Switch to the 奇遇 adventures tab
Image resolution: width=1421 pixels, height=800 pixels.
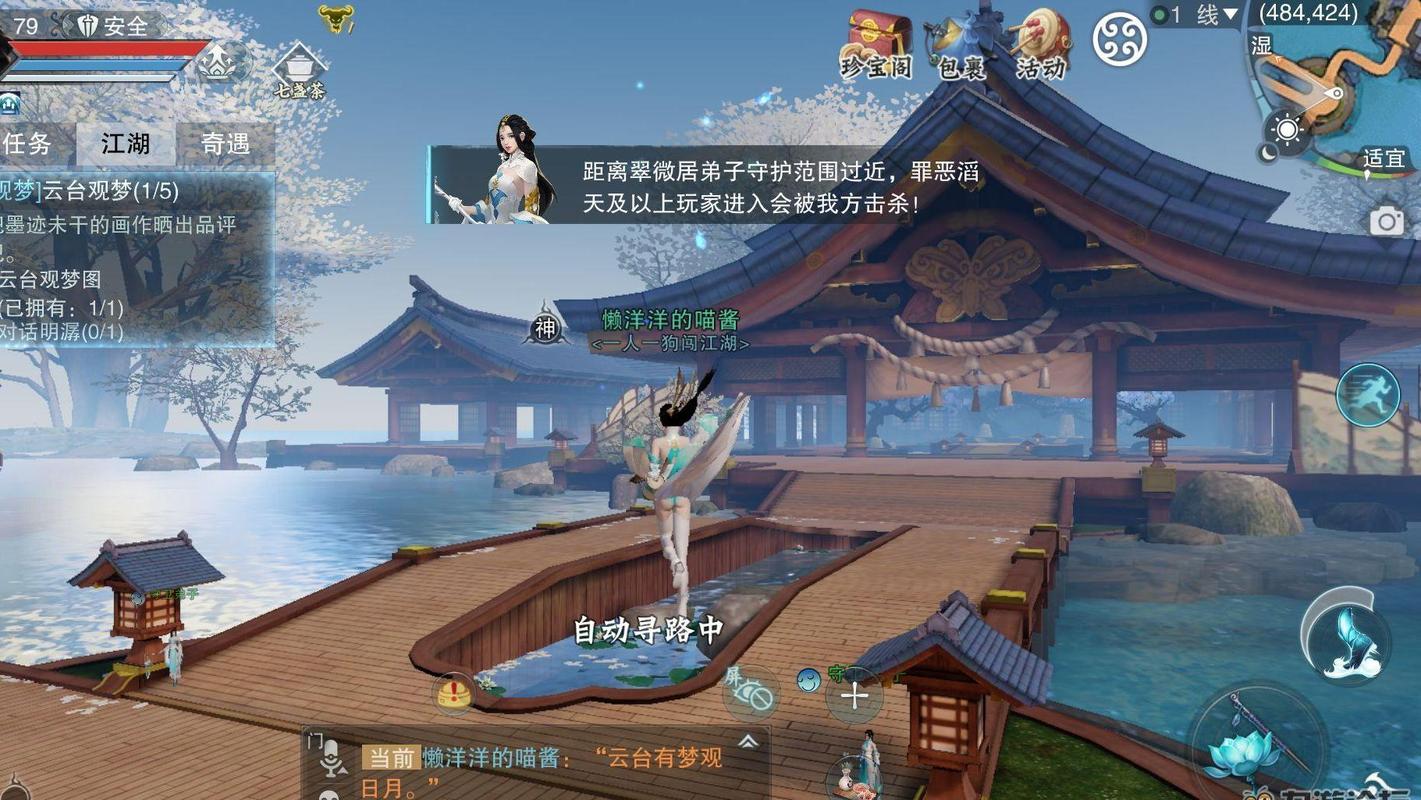coord(228,143)
